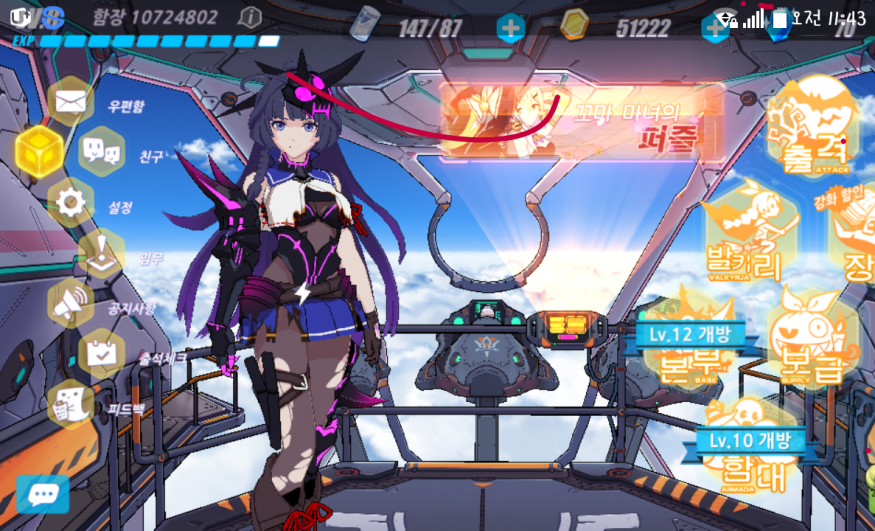Open the Supply (보급) menu
The height and width of the screenshot is (531, 875).
point(812,338)
